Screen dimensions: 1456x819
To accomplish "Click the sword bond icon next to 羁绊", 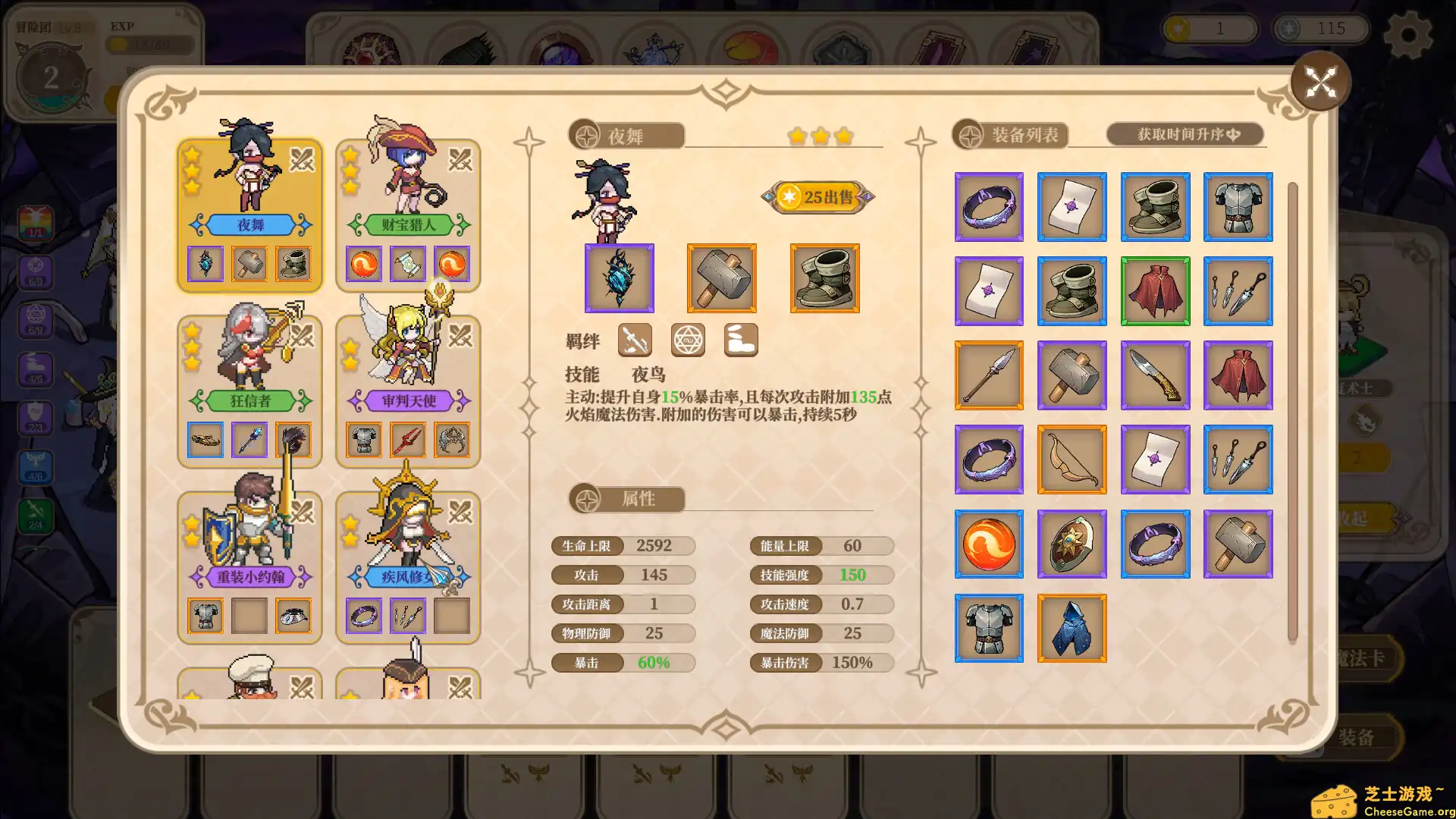I will pos(635,340).
